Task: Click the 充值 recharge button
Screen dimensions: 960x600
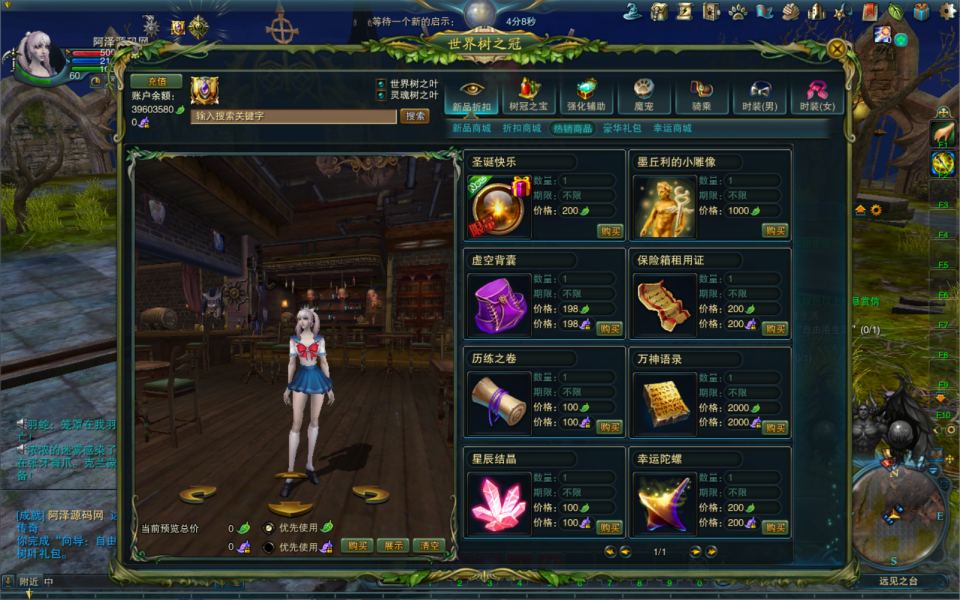Action: [156, 81]
